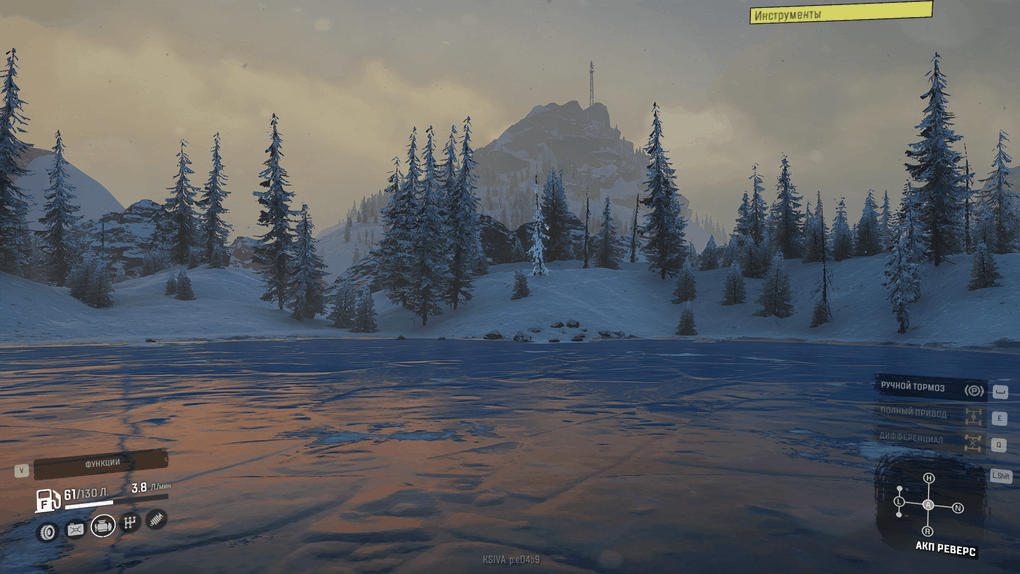The image size is (1020, 574).
Task: Open the Инструменты panel
Action: click(x=840, y=13)
